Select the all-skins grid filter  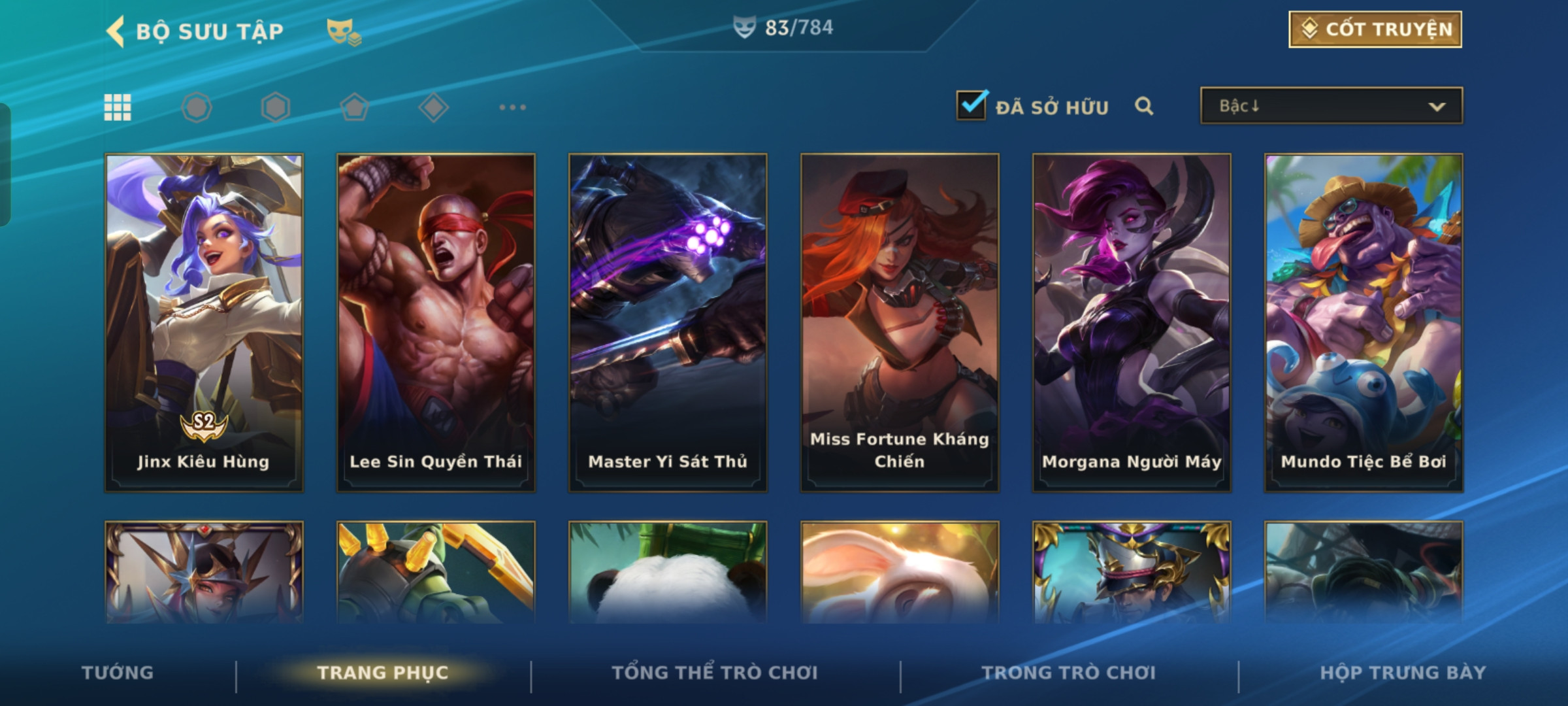point(118,107)
